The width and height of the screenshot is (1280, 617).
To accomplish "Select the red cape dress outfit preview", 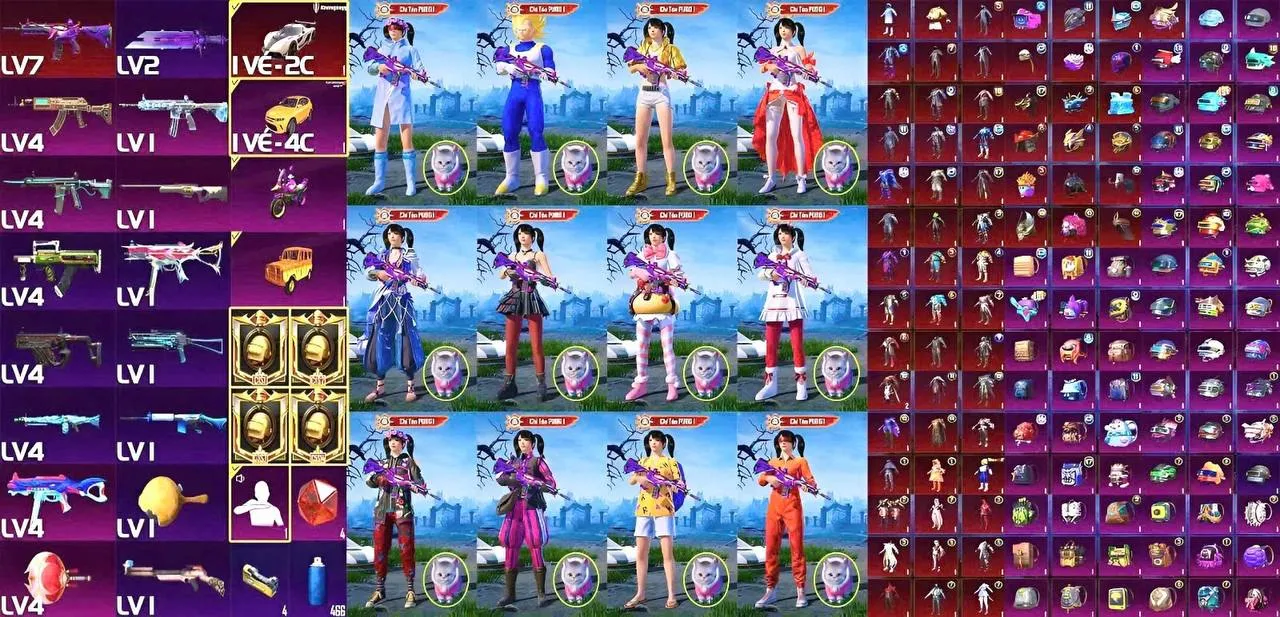I will [783, 105].
